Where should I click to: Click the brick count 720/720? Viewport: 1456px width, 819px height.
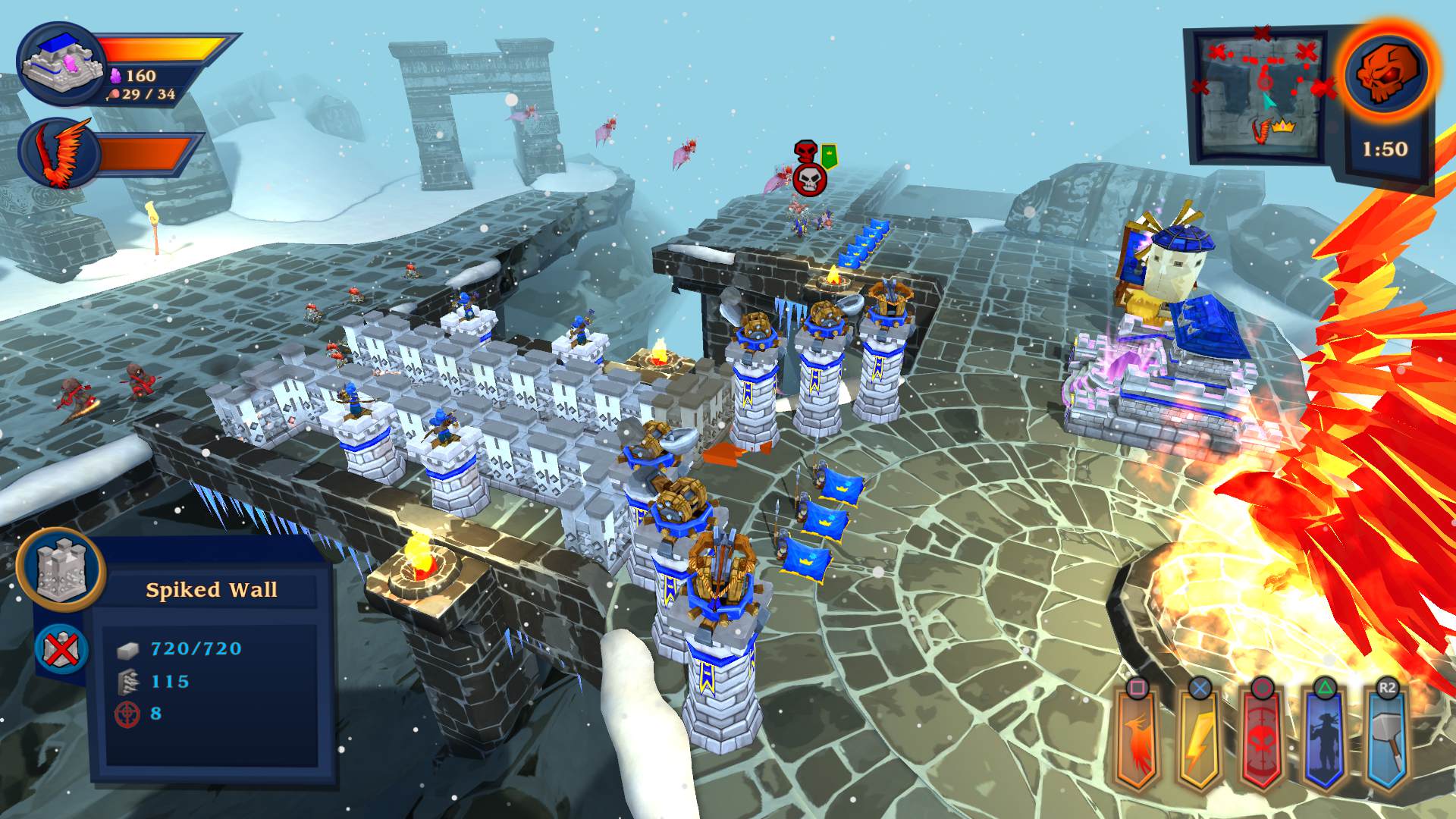click(x=196, y=649)
